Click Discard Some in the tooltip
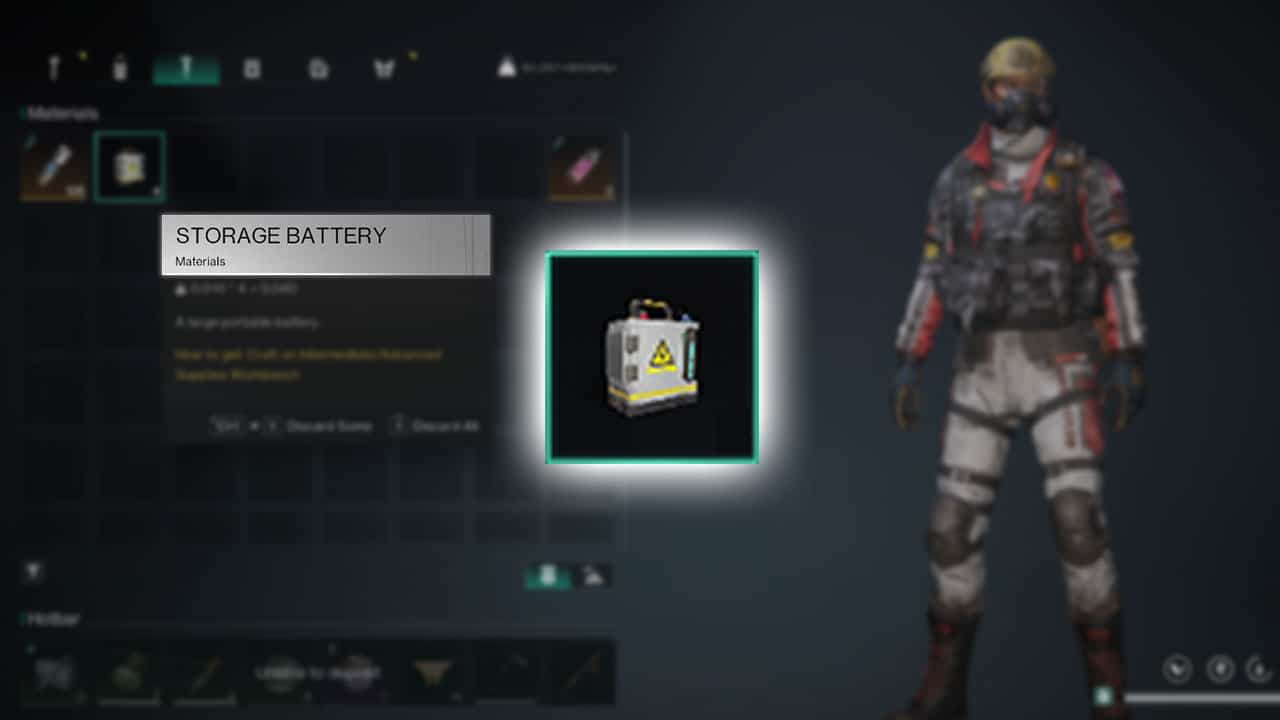This screenshot has height=720, width=1280. (330, 425)
